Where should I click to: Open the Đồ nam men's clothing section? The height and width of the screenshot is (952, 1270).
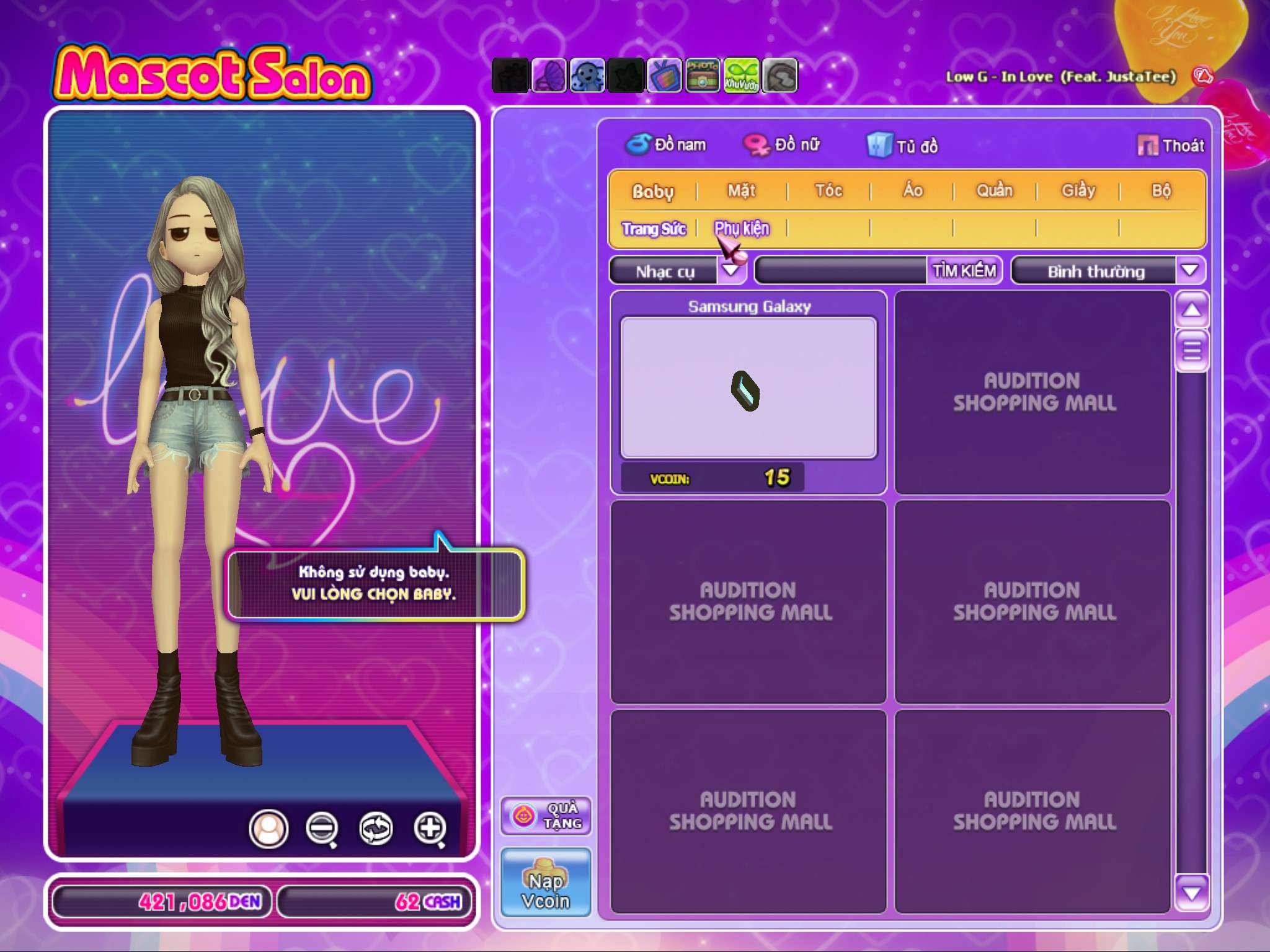click(667, 145)
